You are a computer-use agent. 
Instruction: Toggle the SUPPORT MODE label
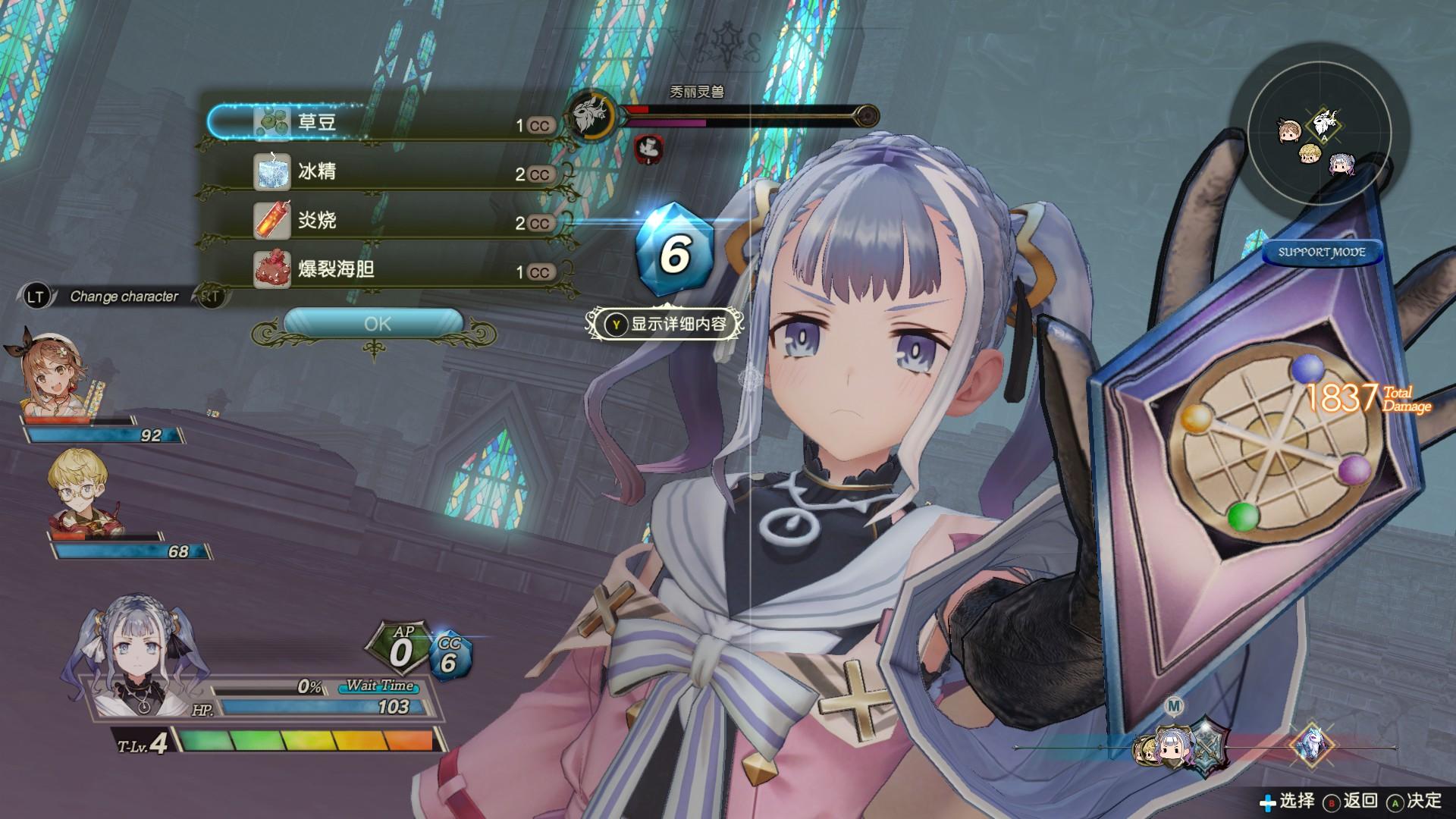click(x=1321, y=253)
